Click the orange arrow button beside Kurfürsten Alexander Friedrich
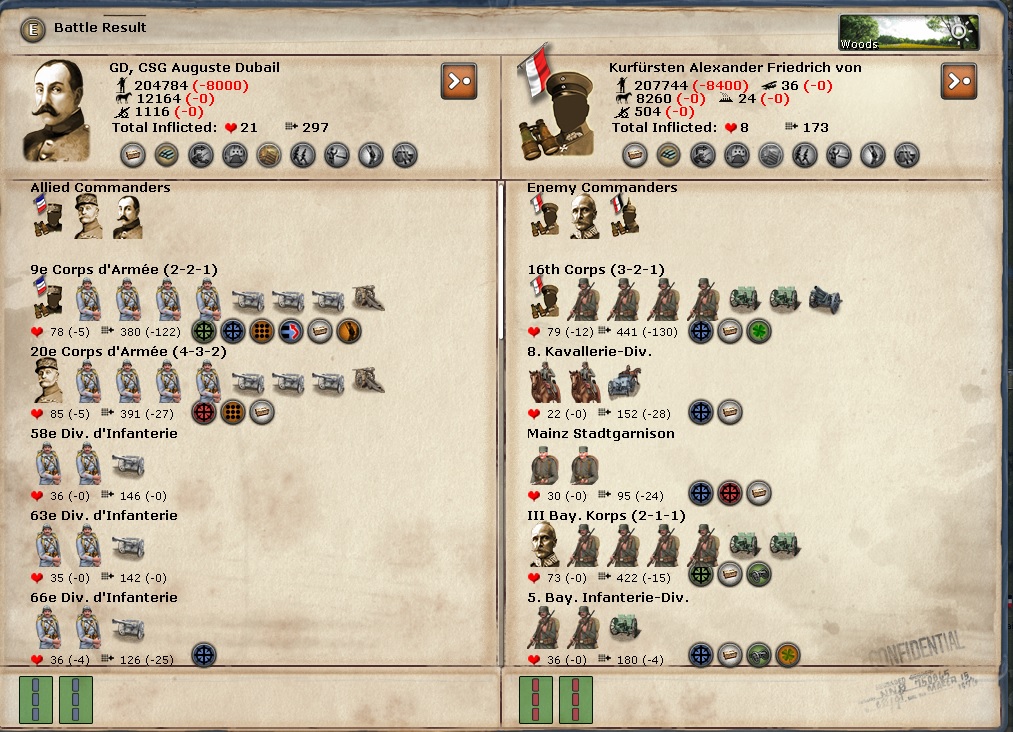The width and height of the screenshot is (1013, 732). pos(958,81)
